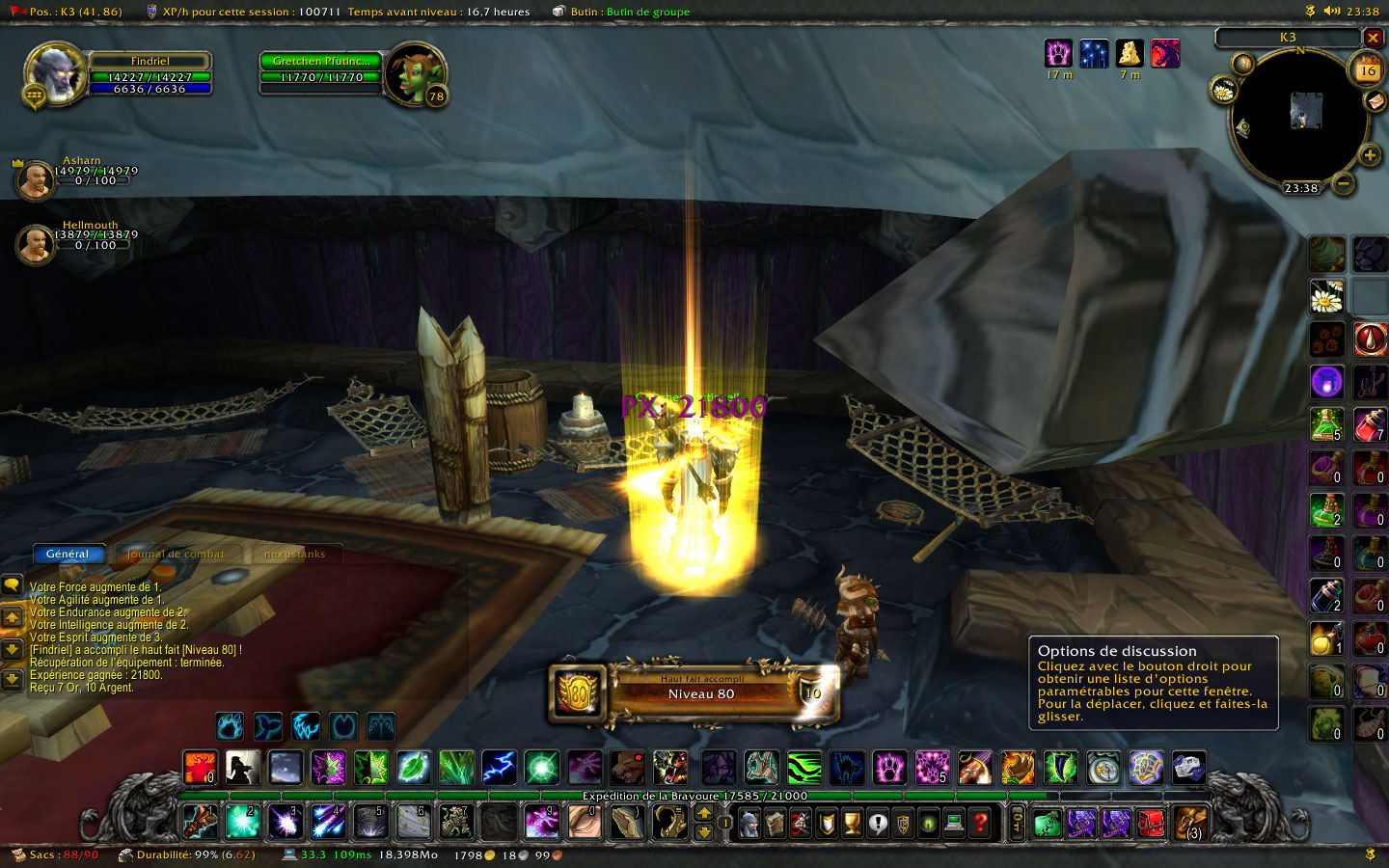Click the daisy tracking button on the minimap
Image resolution: width=1389 pixels, height=868 pixels.
(1223, 92)
